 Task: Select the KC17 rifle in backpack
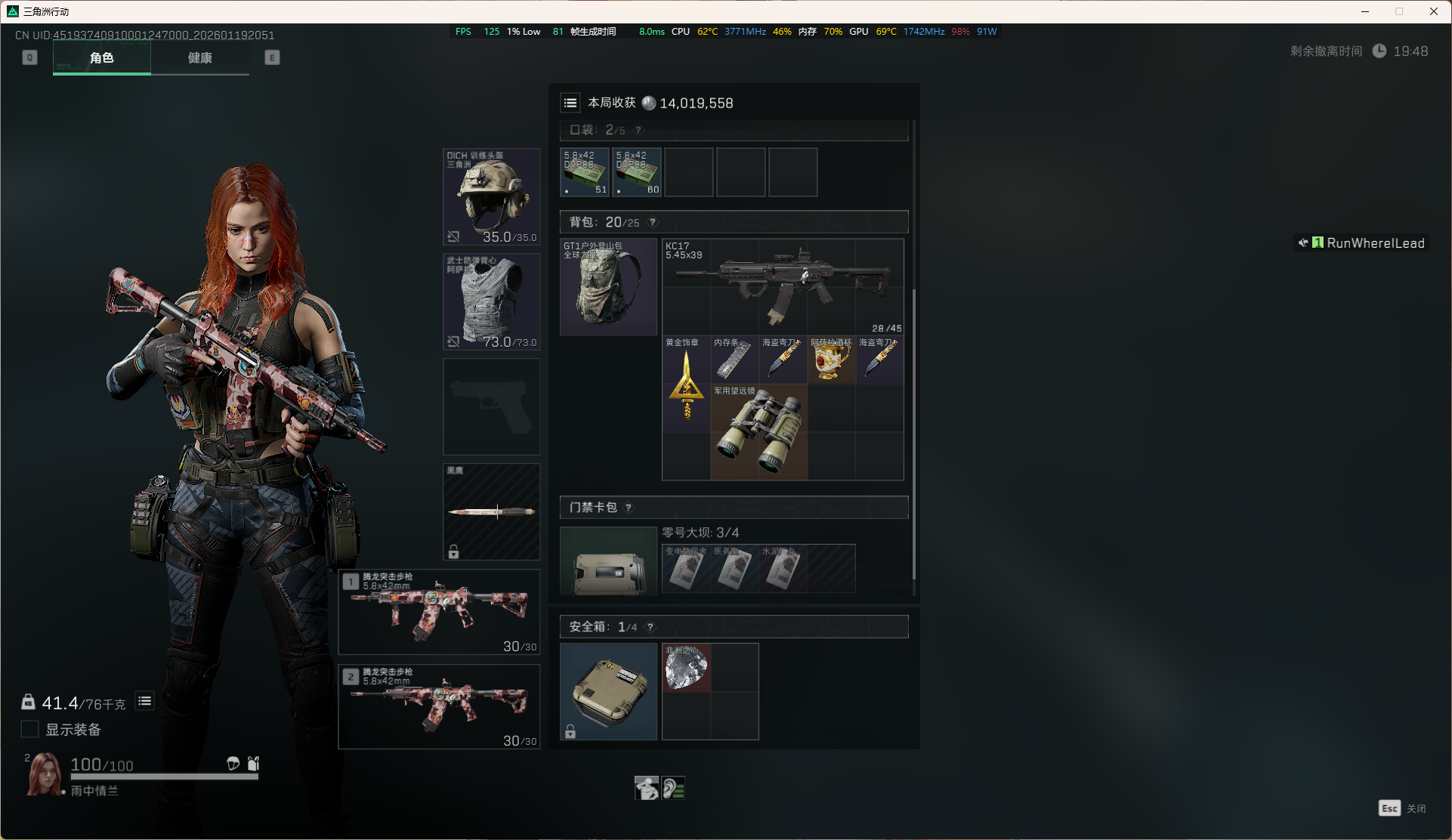tap(783, 287)
